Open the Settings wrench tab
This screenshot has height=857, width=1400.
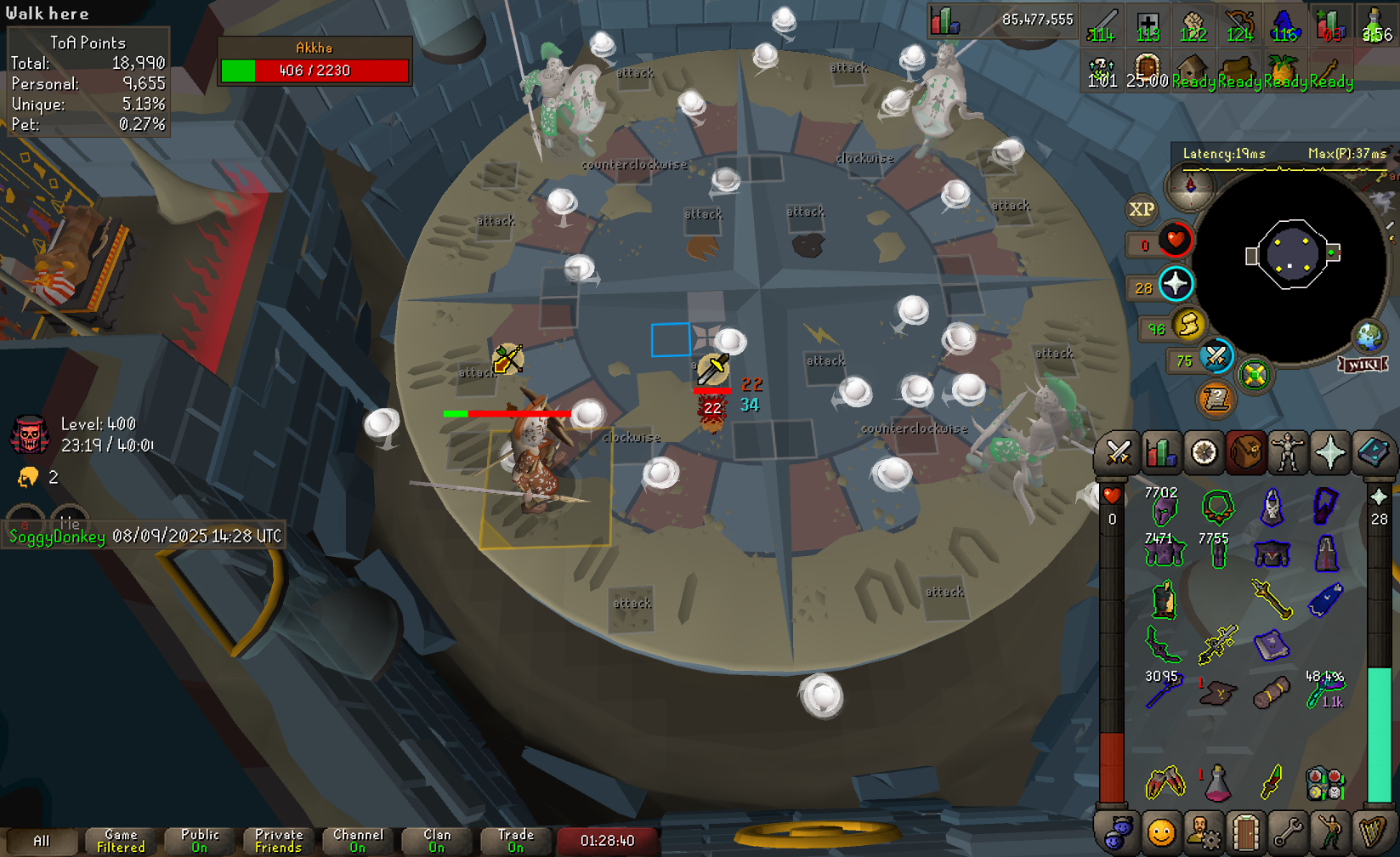1288,832
